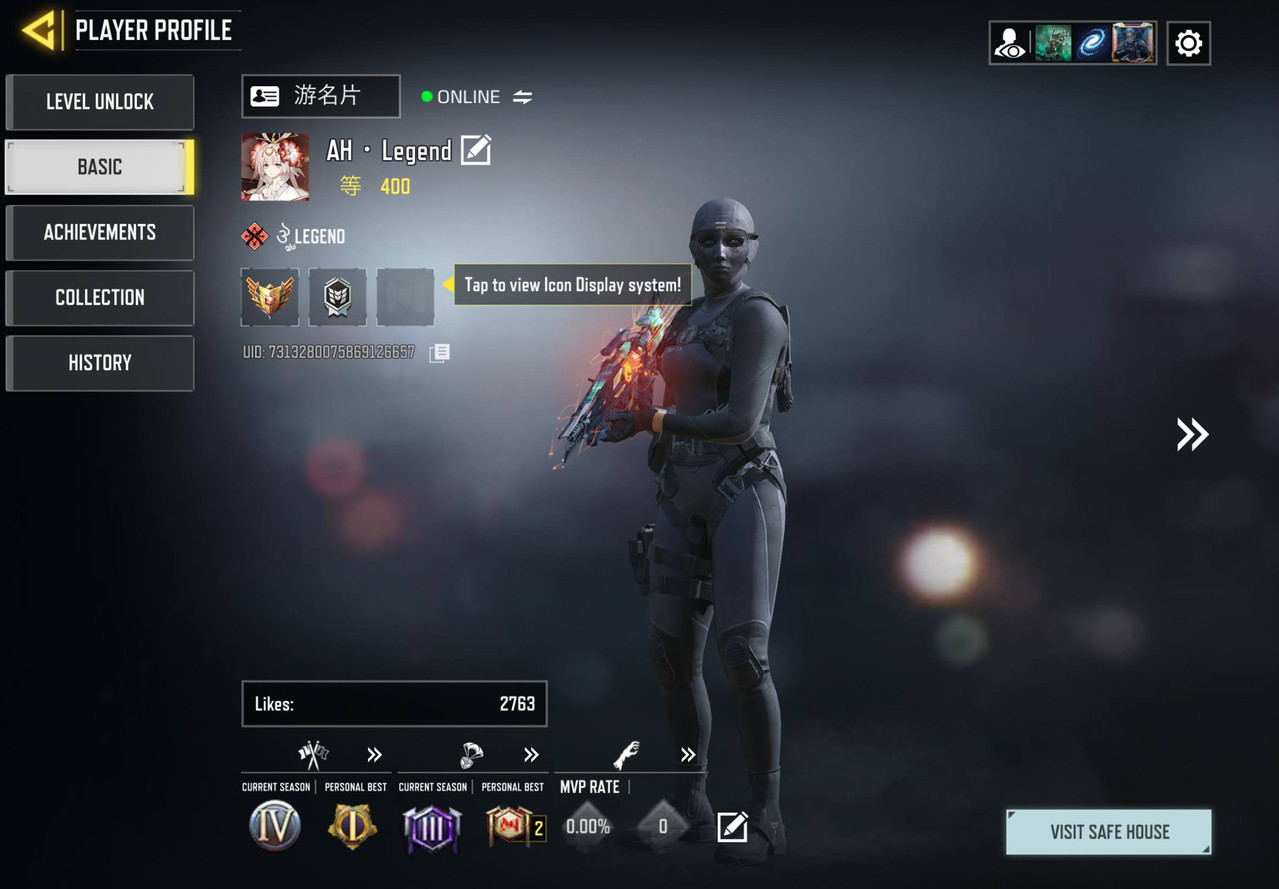The height and width of the screenshot is (889, 1279).
Task: Expand the multiplayer ranked stats arrows
Action: click(x=374, y=755)
